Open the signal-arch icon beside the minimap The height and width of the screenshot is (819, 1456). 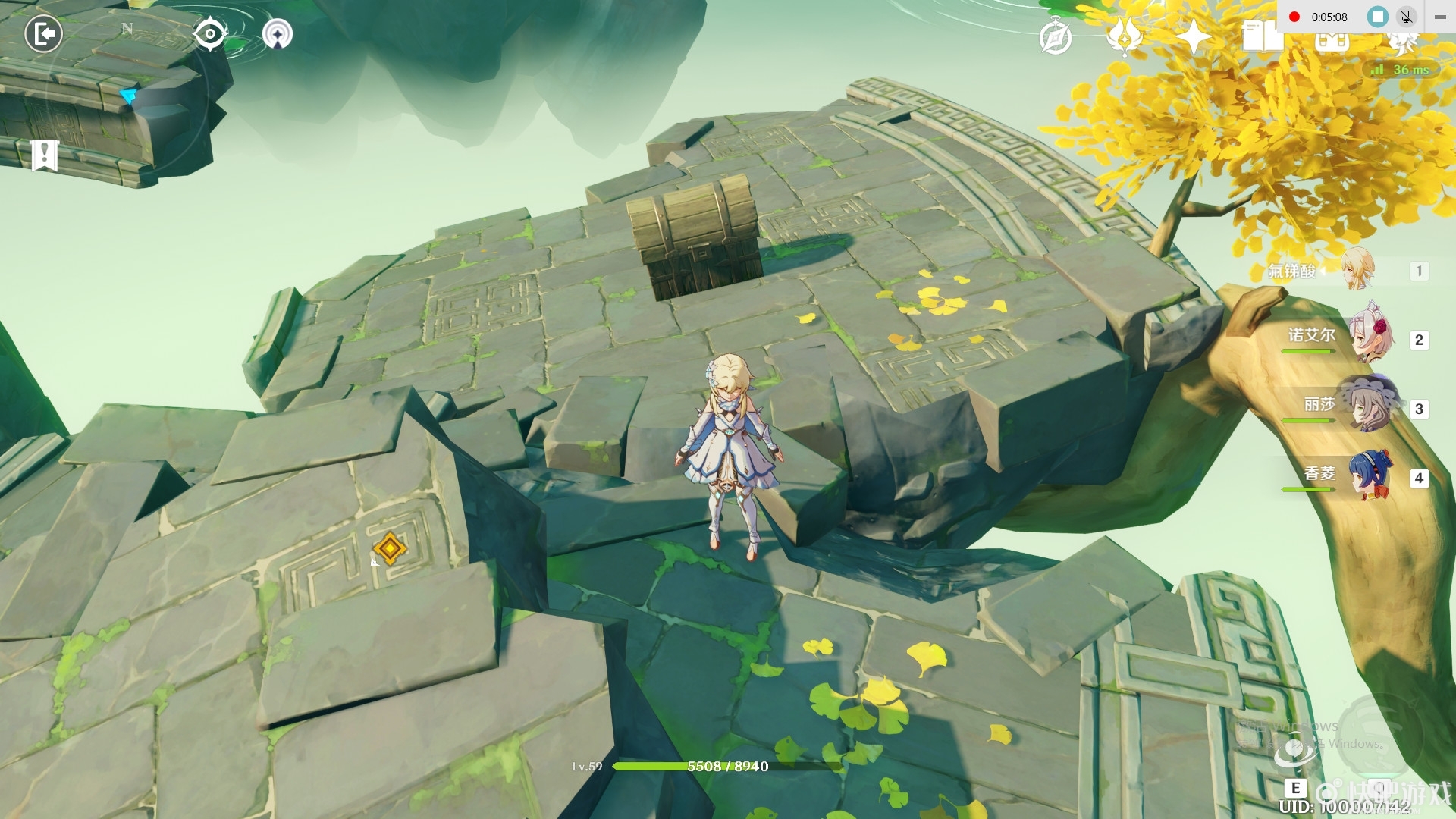[x=278, y=34]
